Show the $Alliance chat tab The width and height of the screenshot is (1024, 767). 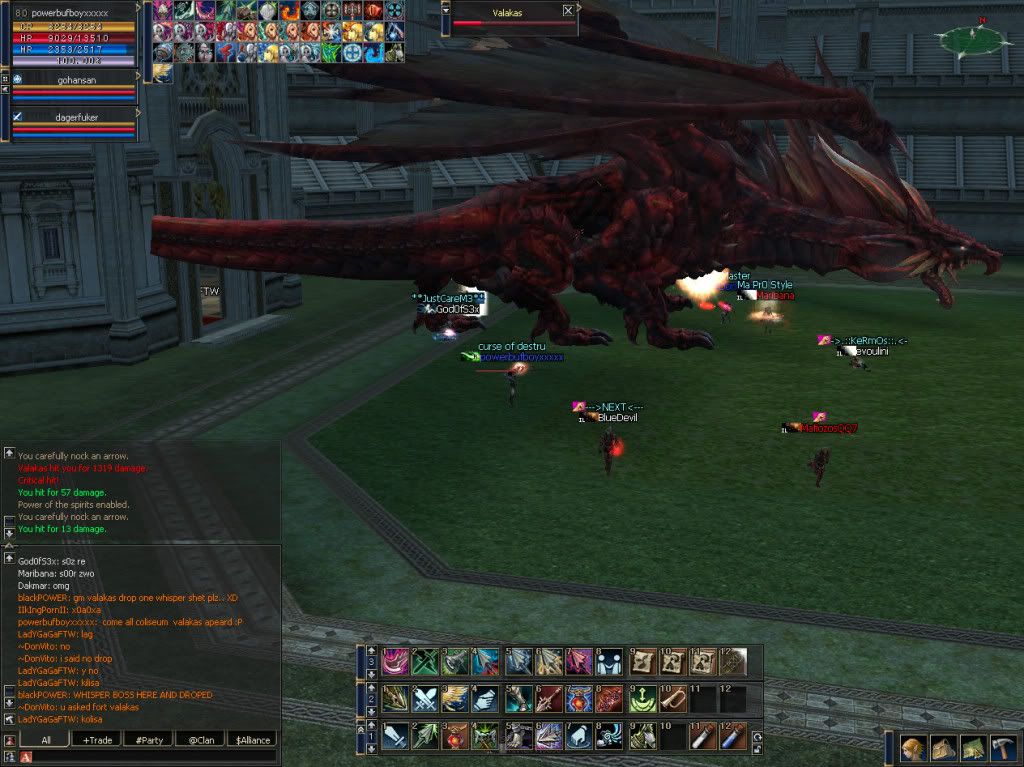[x=251, y=740]
